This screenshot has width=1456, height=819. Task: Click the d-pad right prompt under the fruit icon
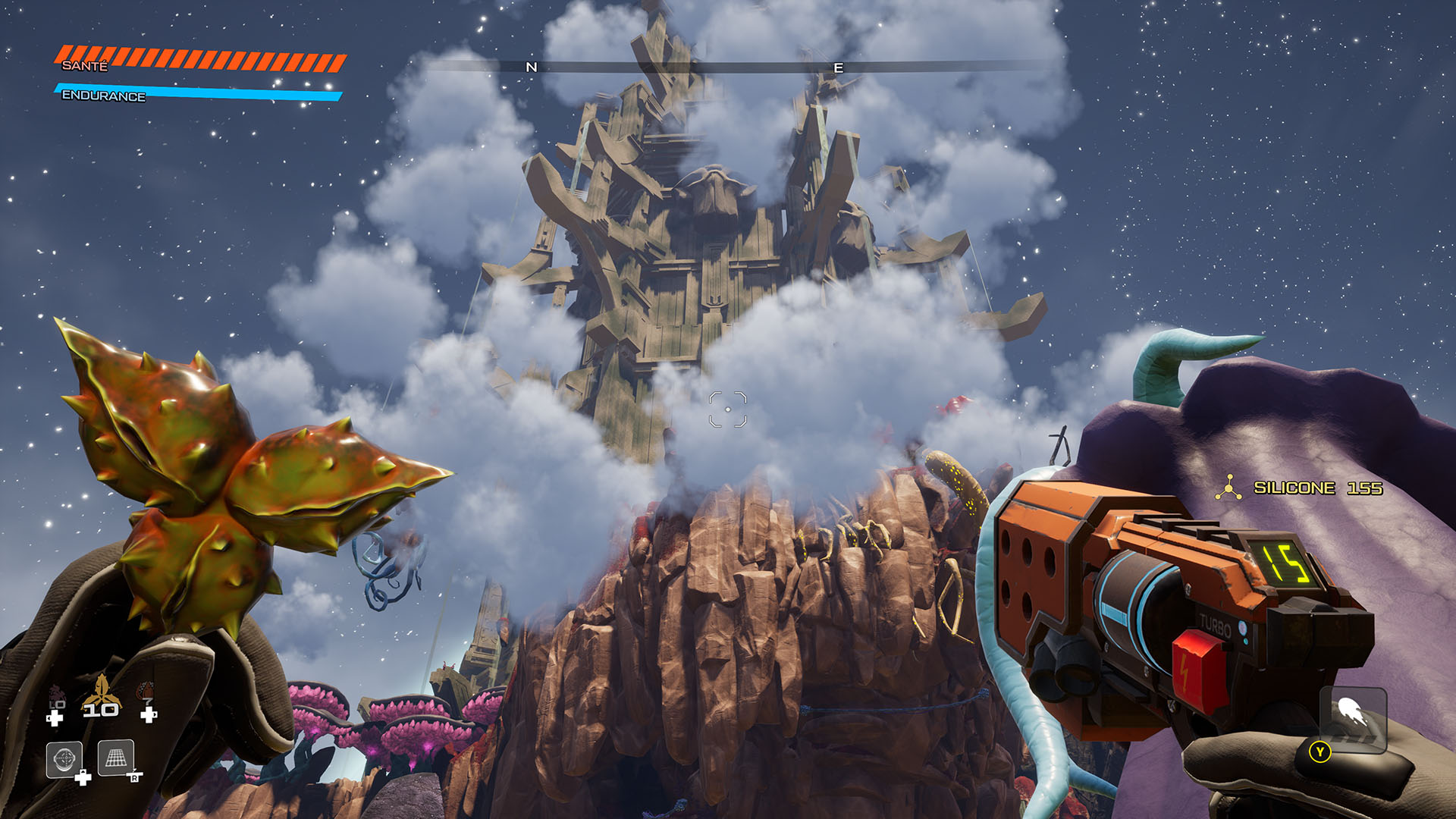149,716
